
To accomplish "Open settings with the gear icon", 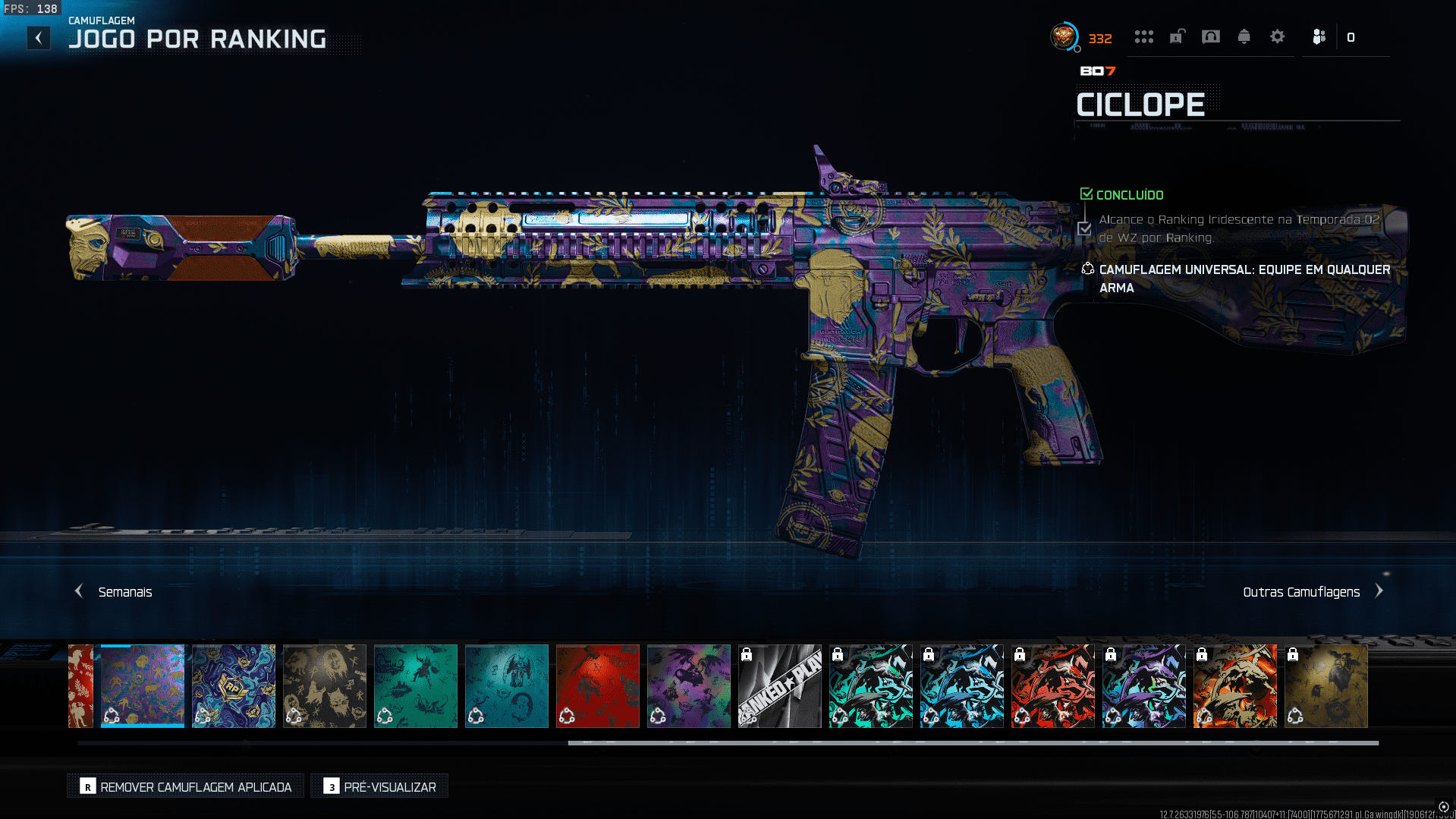I will coord(1277,36).
